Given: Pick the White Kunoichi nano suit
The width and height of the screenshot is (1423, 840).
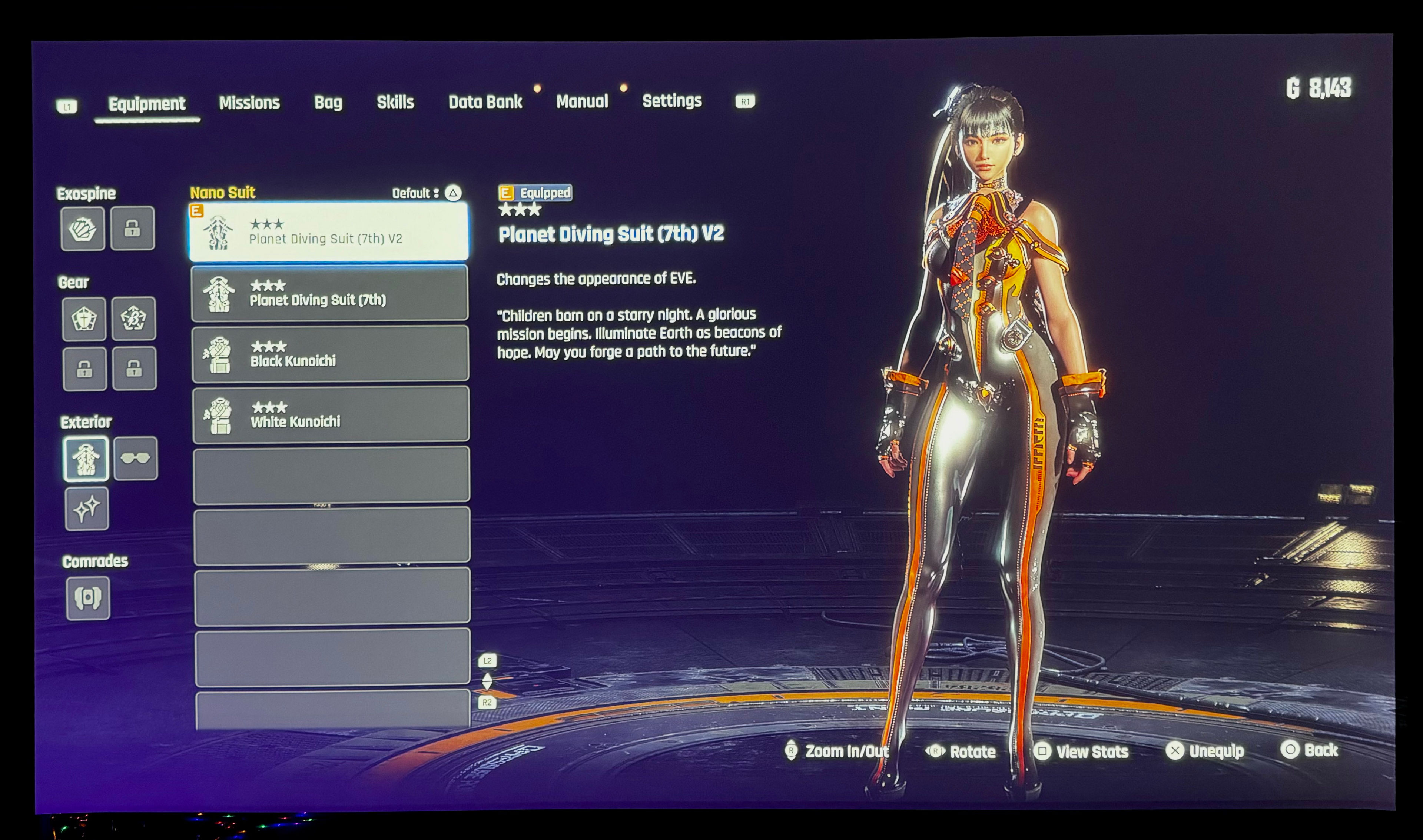Looking at the screenshot, I should coord(331,415).
